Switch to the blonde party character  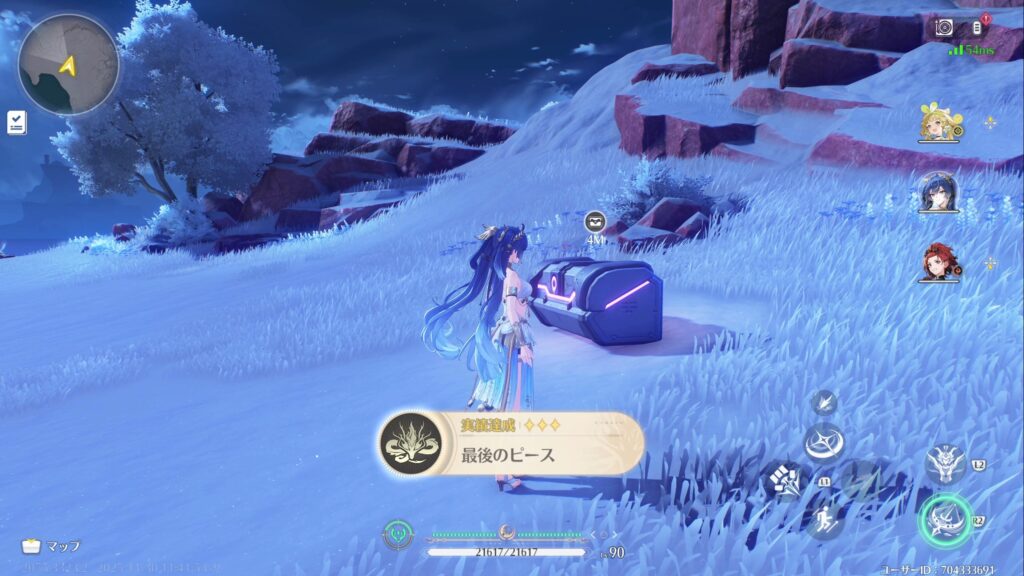[939, 122]
